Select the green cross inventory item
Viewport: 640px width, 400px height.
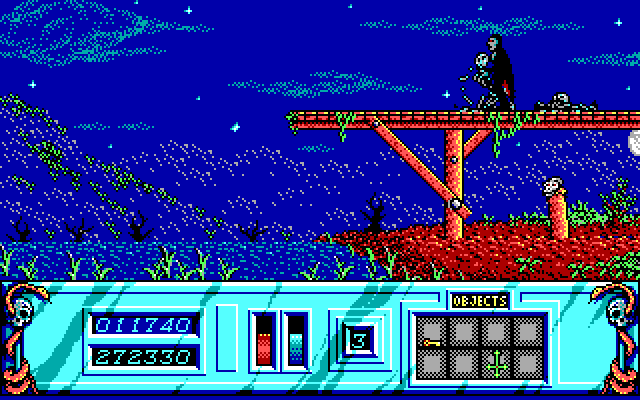pos(495,365)
